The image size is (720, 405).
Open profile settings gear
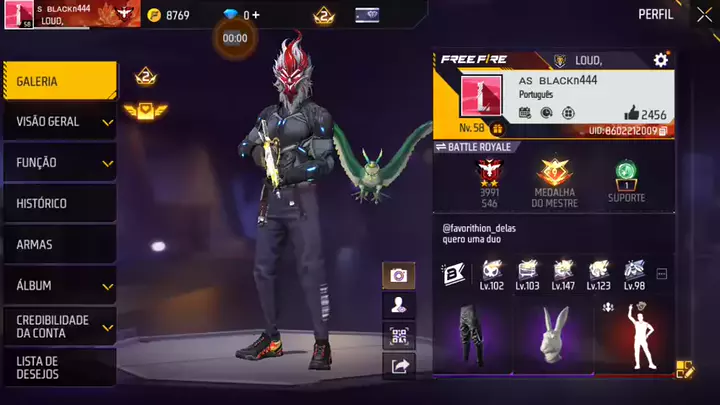[x=661, y=61]
